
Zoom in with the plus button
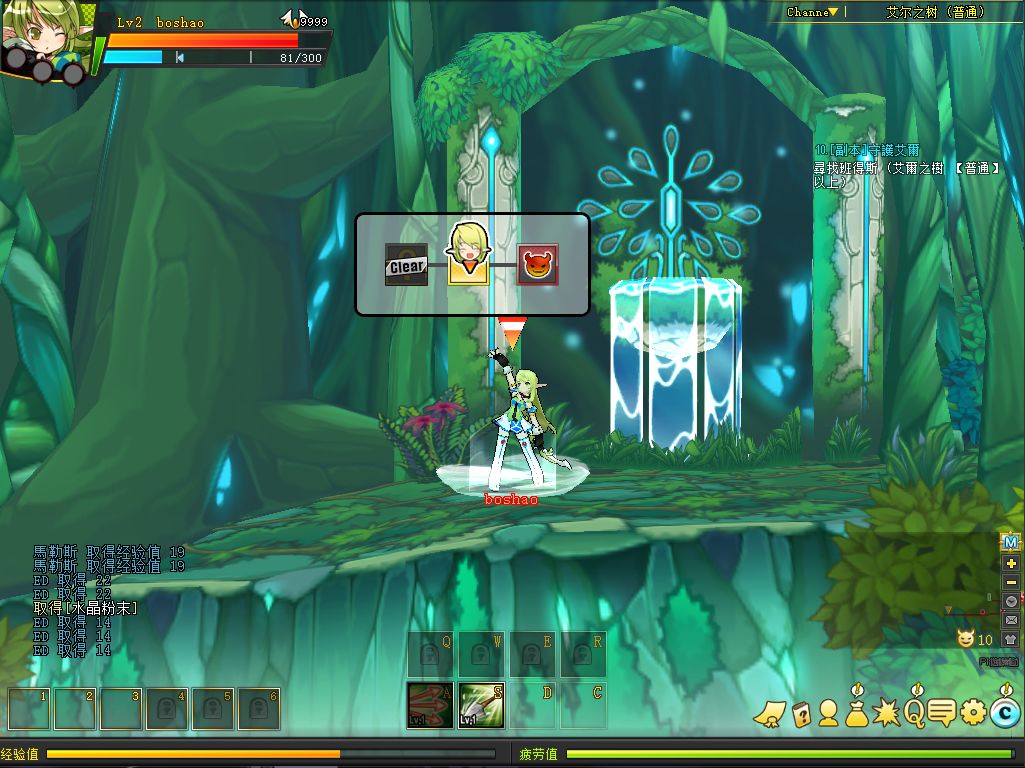(x=1010, y=563)
